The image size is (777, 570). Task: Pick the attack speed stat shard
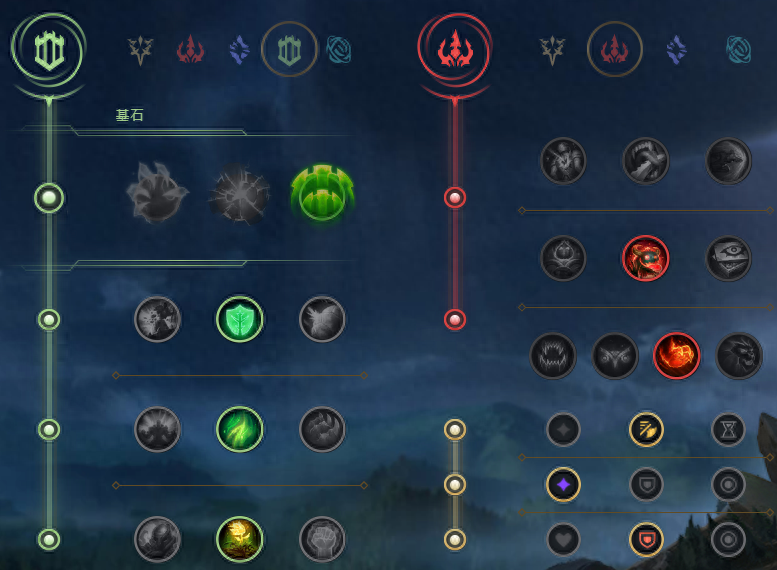646,429
